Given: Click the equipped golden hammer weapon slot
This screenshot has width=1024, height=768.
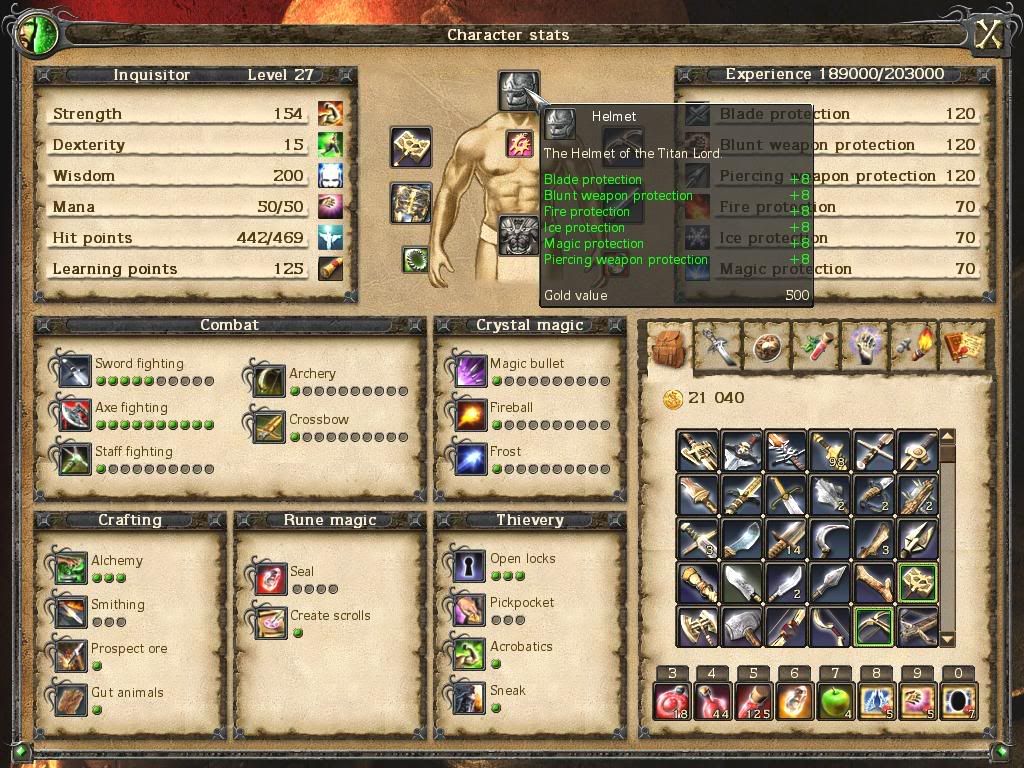Looking at the screenshot, I should tap(411, 147).
